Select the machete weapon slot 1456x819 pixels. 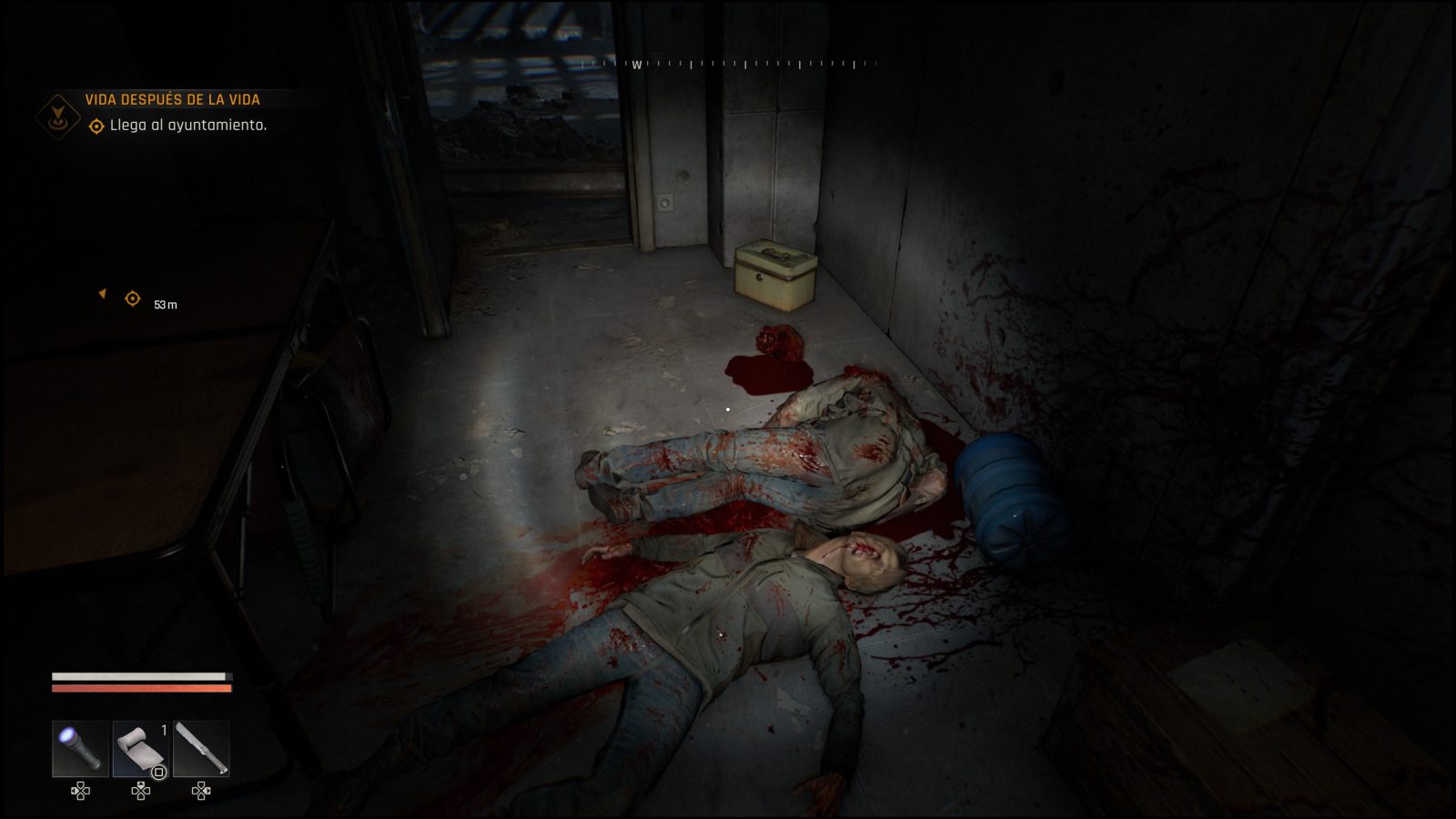coord(201,749)
